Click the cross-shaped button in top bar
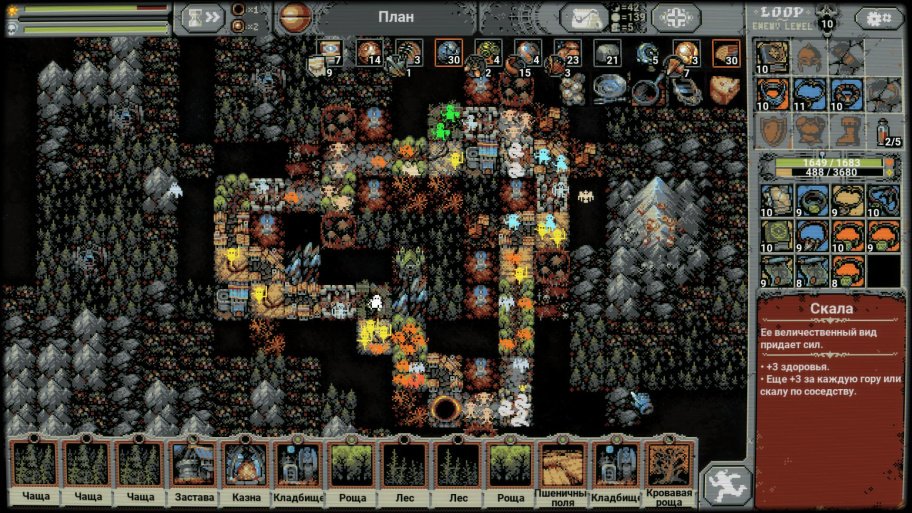The height and width of the screenshot is (513, 912). click(676, 18)
